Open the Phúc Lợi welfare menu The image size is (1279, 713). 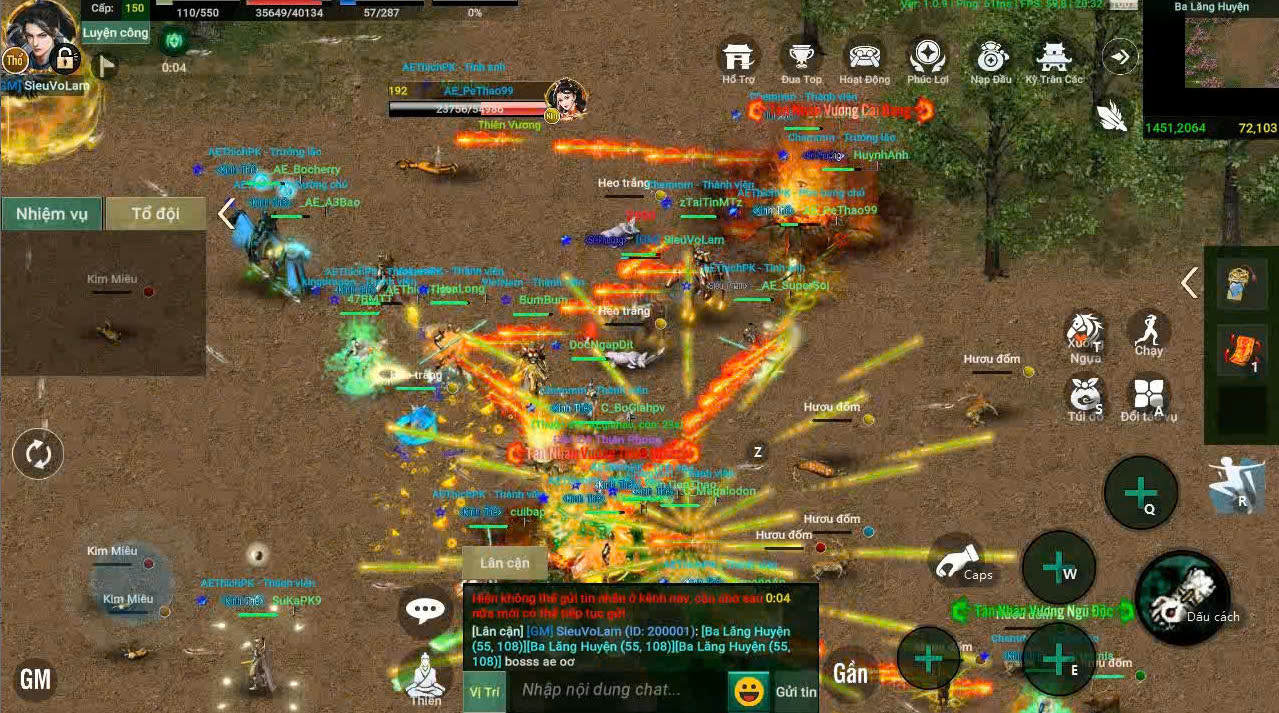(927, 58)
